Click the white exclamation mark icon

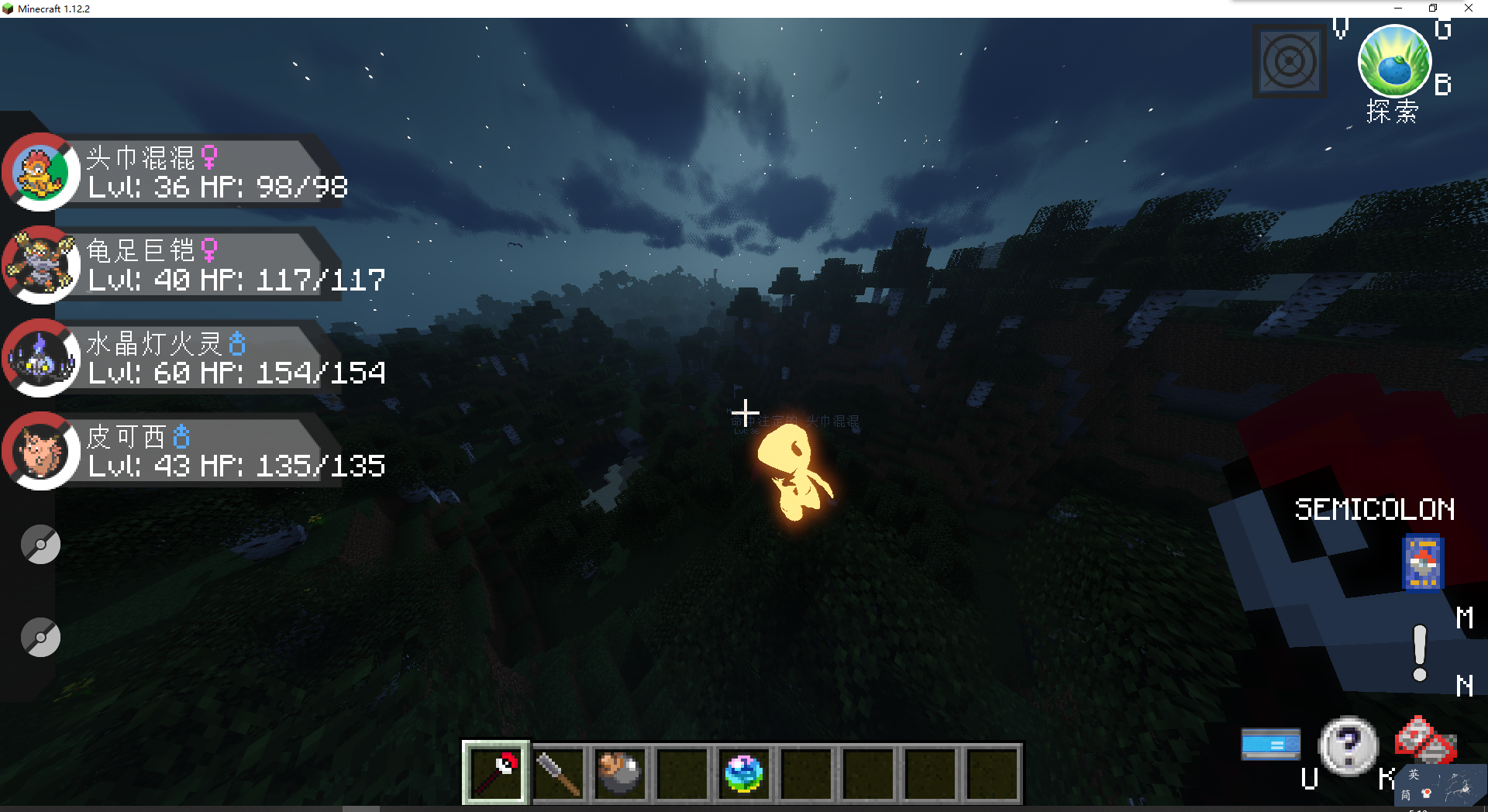(1420, 653)
